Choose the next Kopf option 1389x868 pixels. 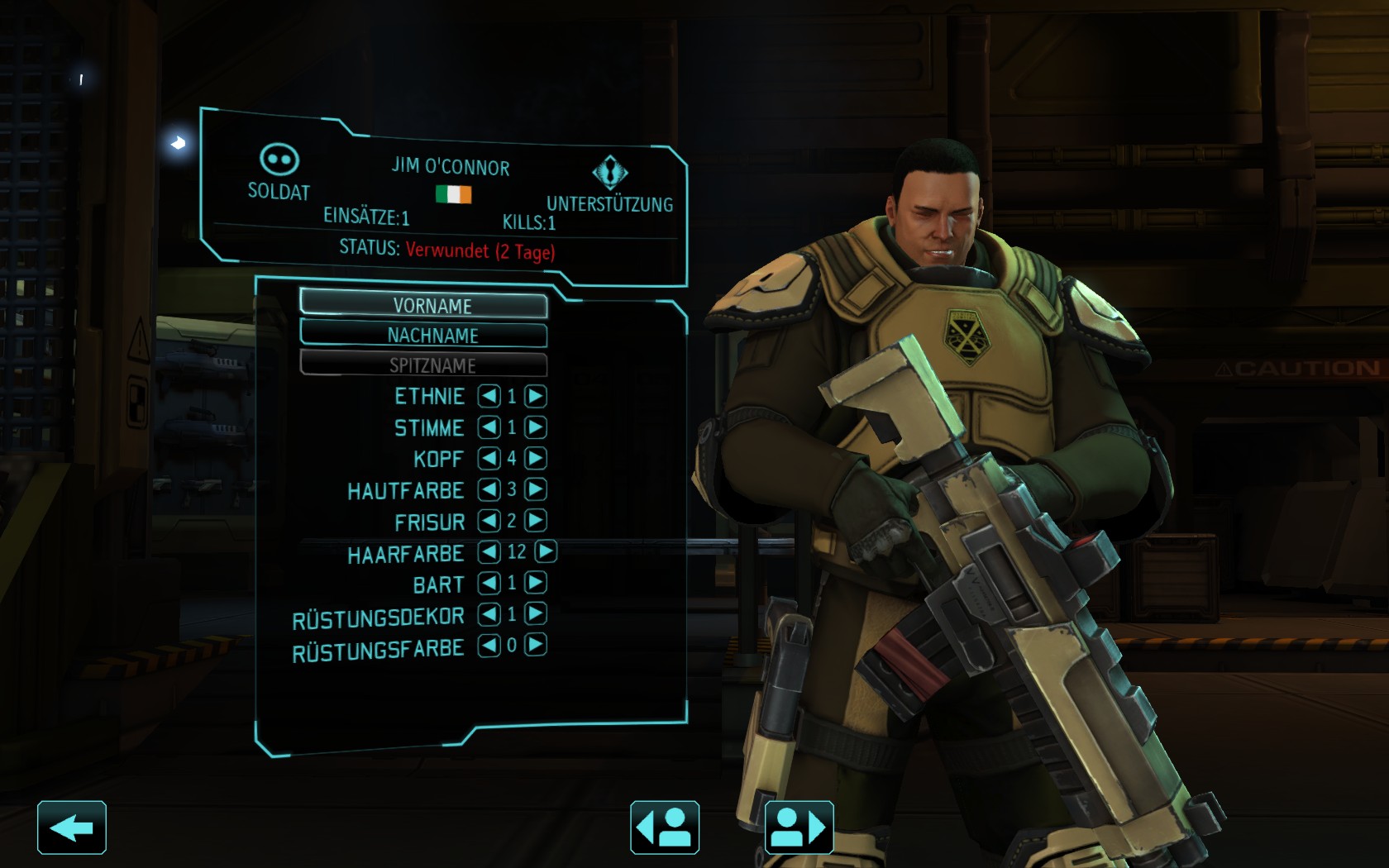pos(536,458)
